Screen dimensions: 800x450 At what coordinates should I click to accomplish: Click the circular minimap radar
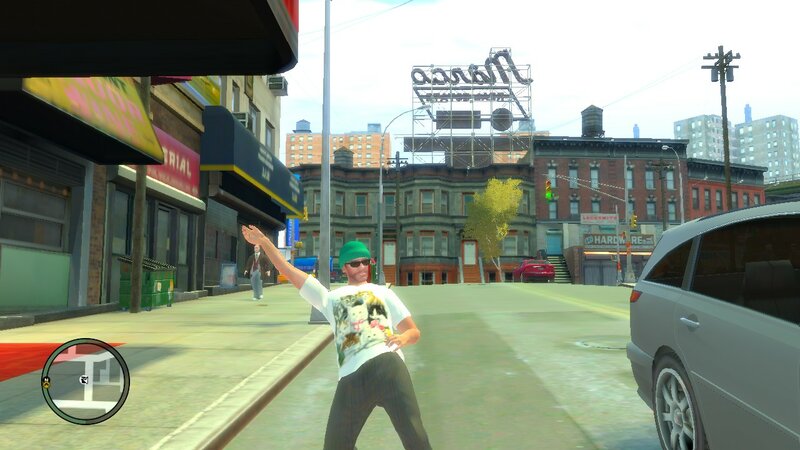(85, 381)
